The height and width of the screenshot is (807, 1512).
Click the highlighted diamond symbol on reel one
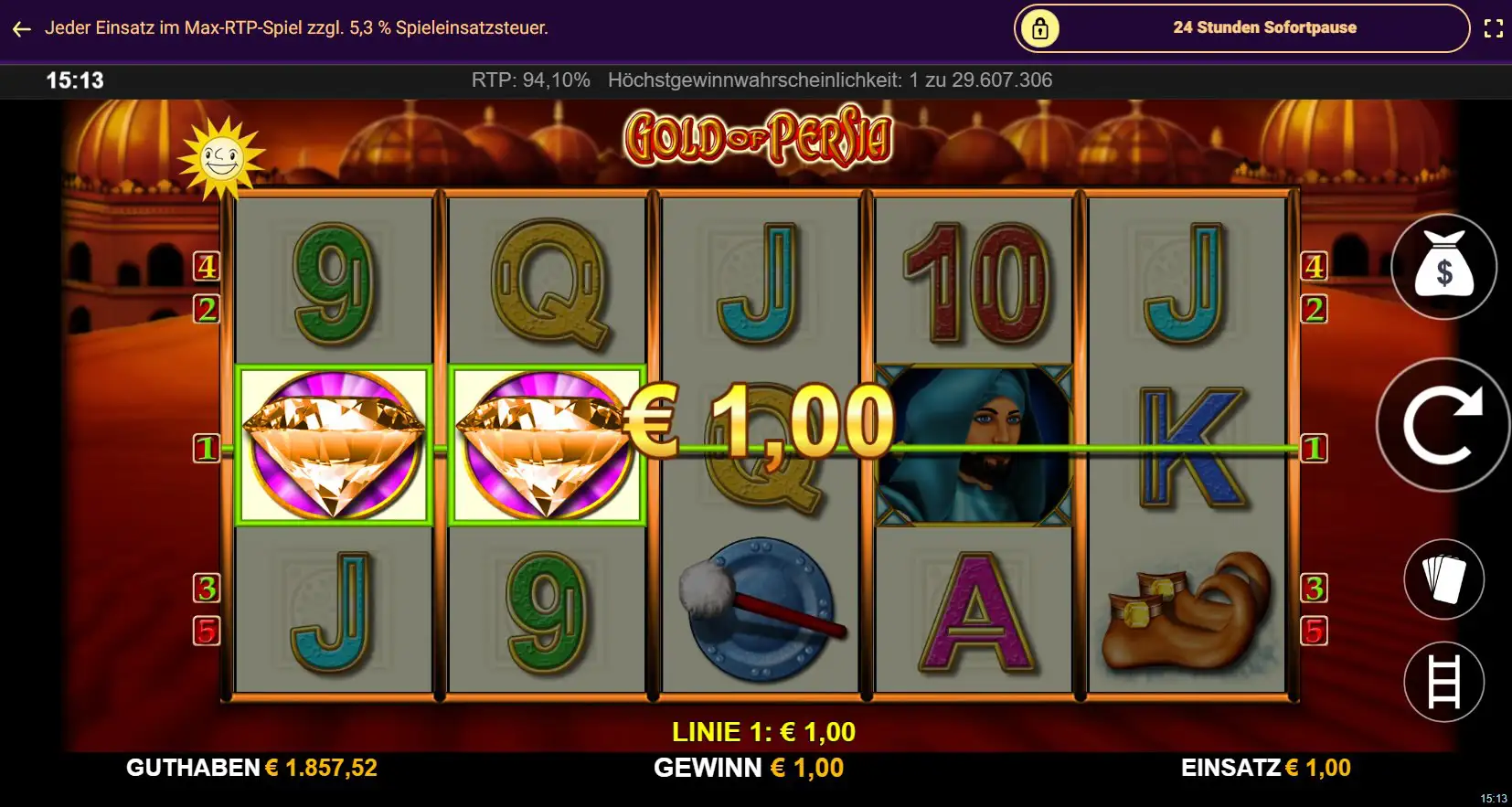[x=335, y=445]
